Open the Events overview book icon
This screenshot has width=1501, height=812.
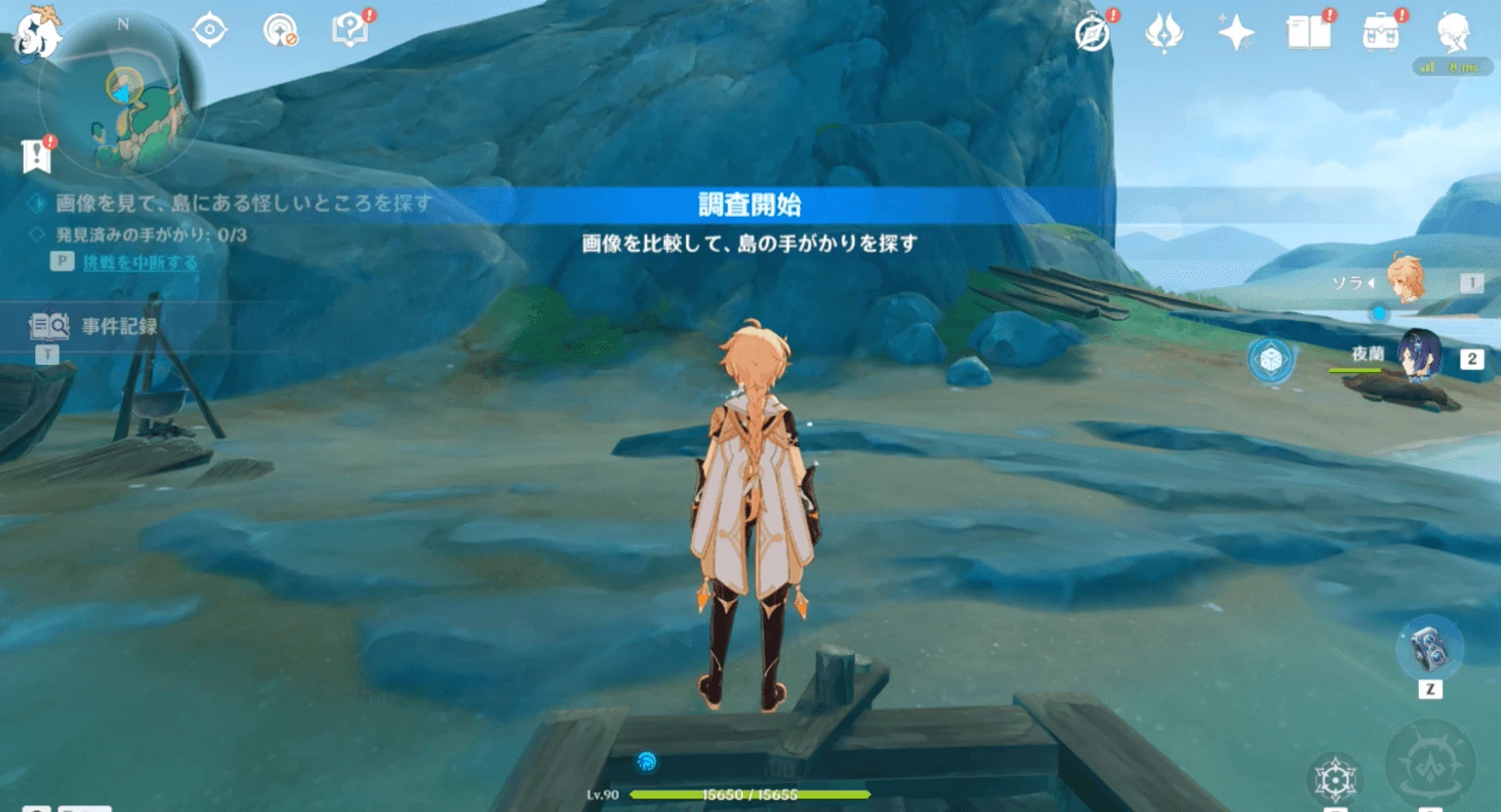(x=1310, y=31)
